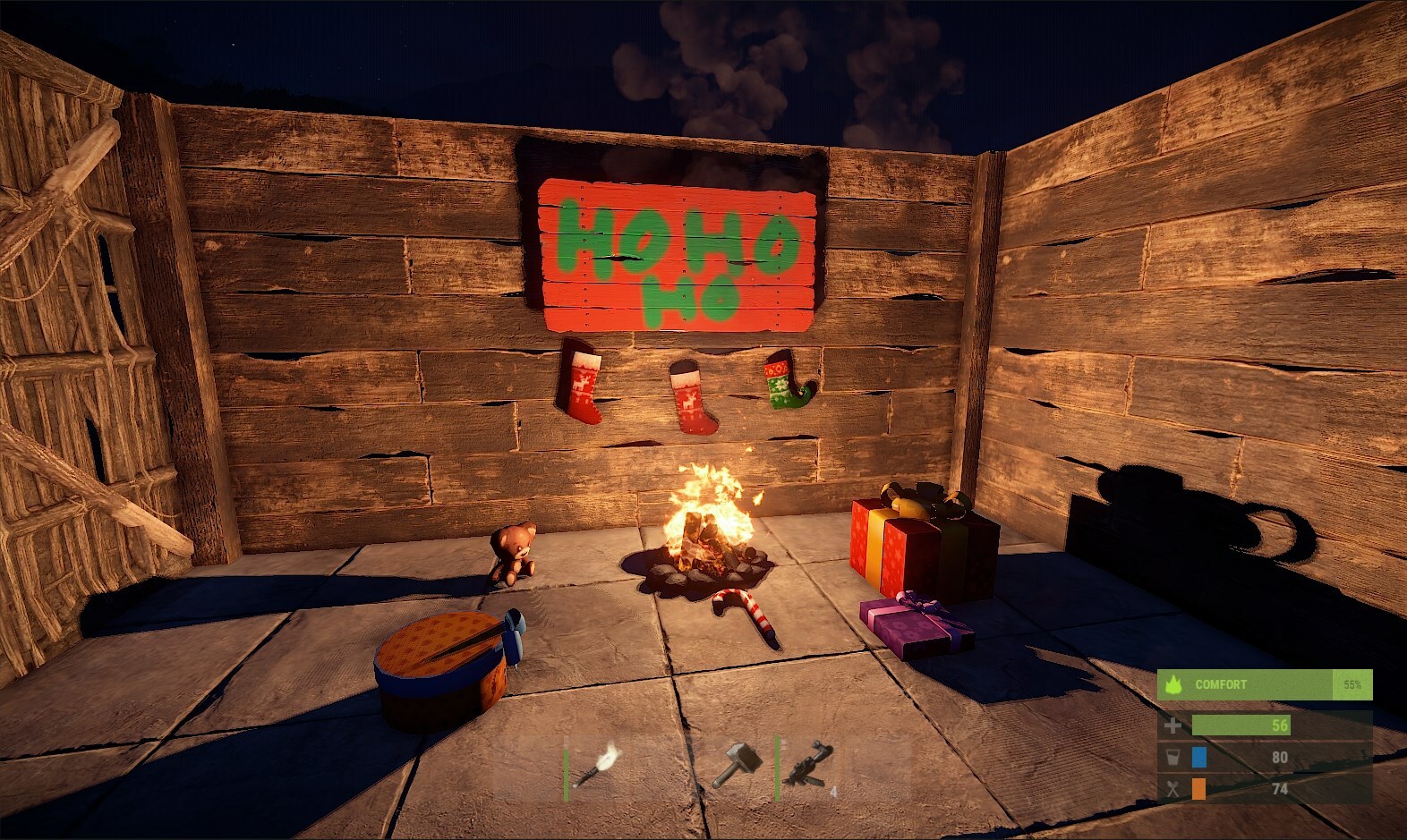Equip the hammer from the hotbar

[x=738, y=766]
